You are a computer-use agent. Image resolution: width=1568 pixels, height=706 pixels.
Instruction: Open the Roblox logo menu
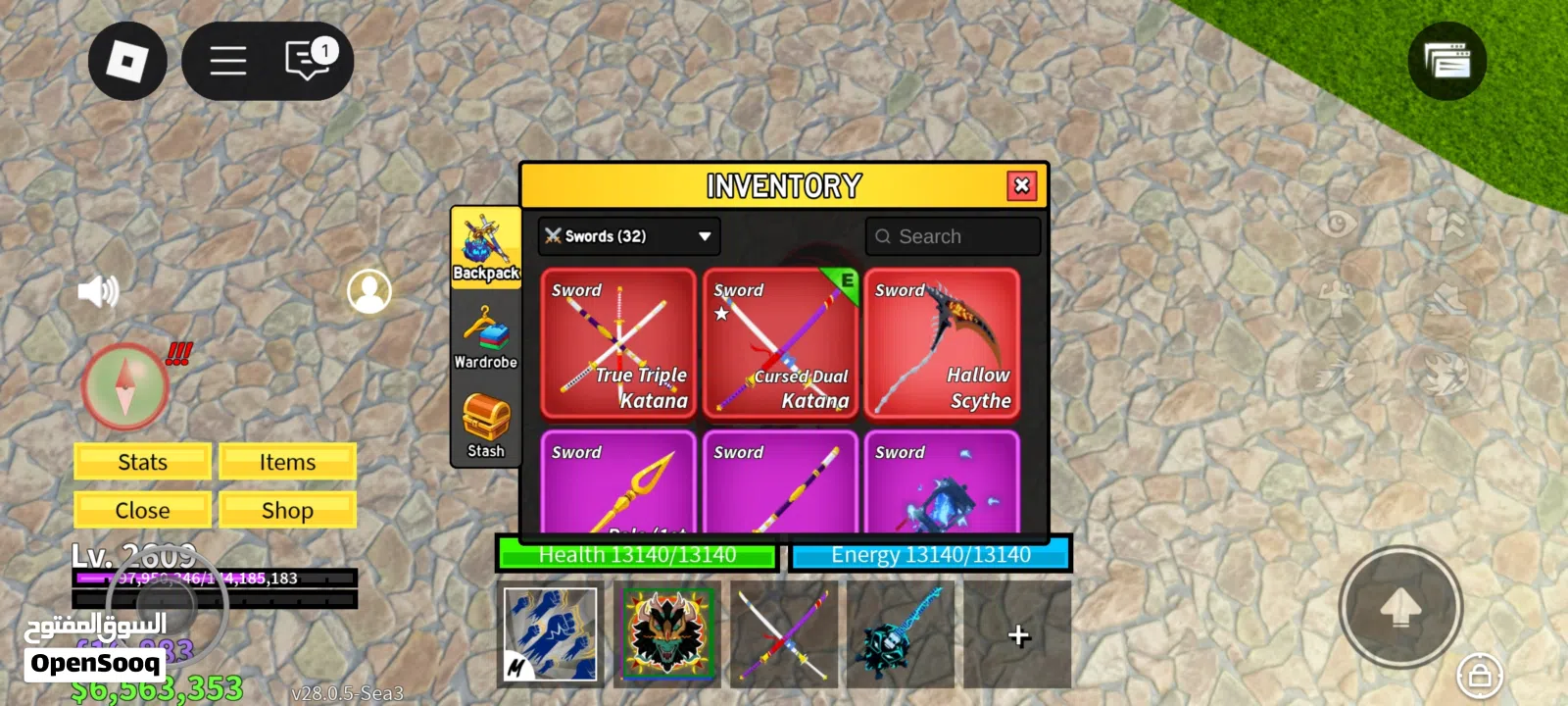pyautogui.click(x=127, y=61)
